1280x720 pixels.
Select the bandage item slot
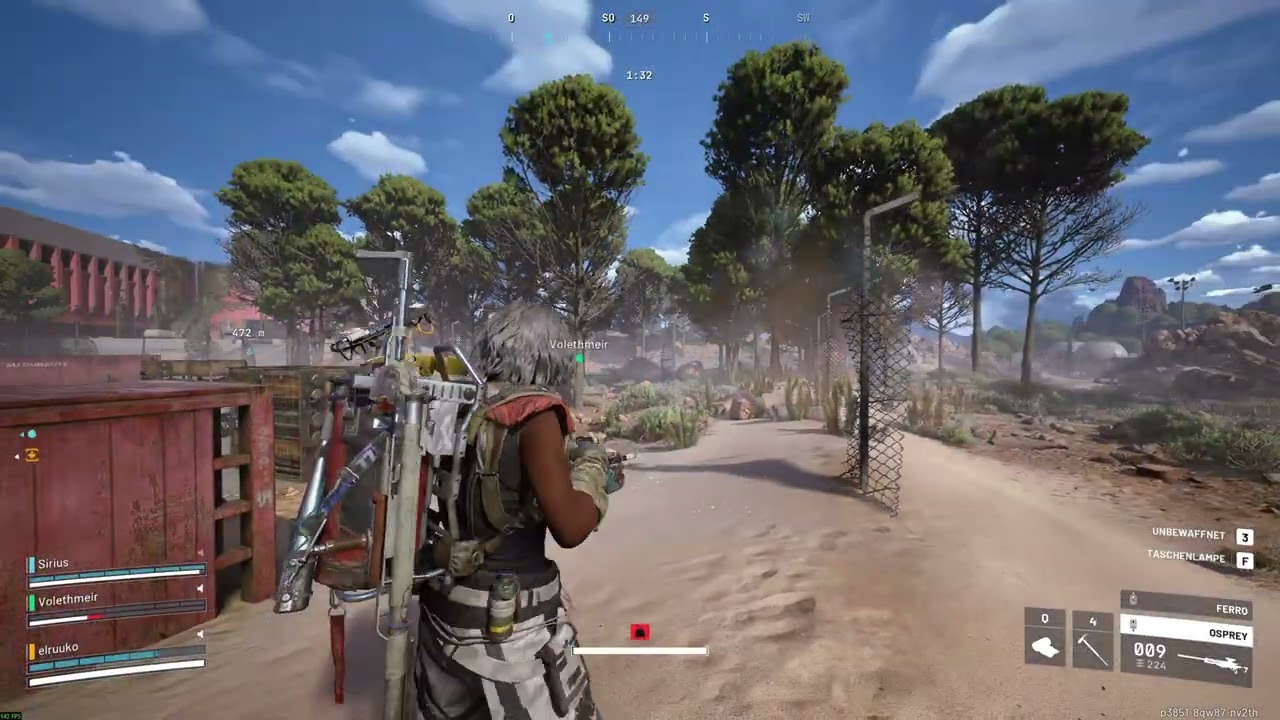pyautogui.click(x=1045, y=640)
